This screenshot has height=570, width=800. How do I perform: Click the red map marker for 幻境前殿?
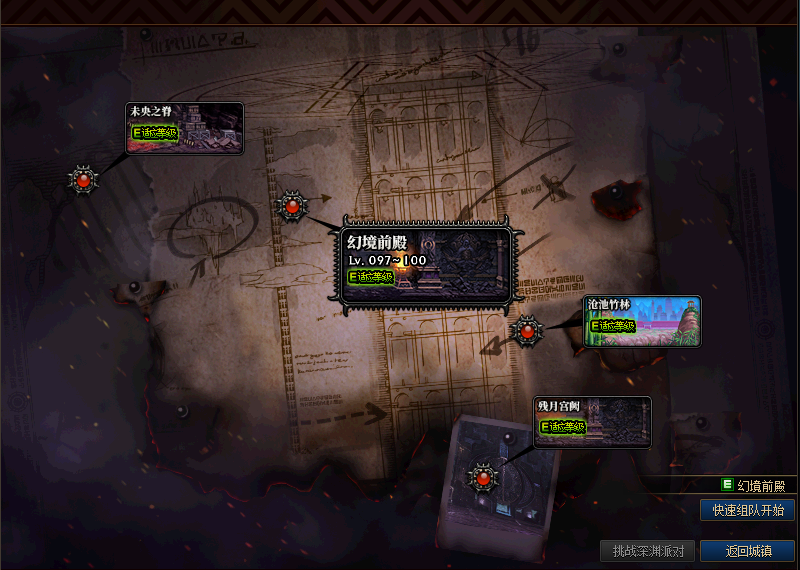pos(292,207)
